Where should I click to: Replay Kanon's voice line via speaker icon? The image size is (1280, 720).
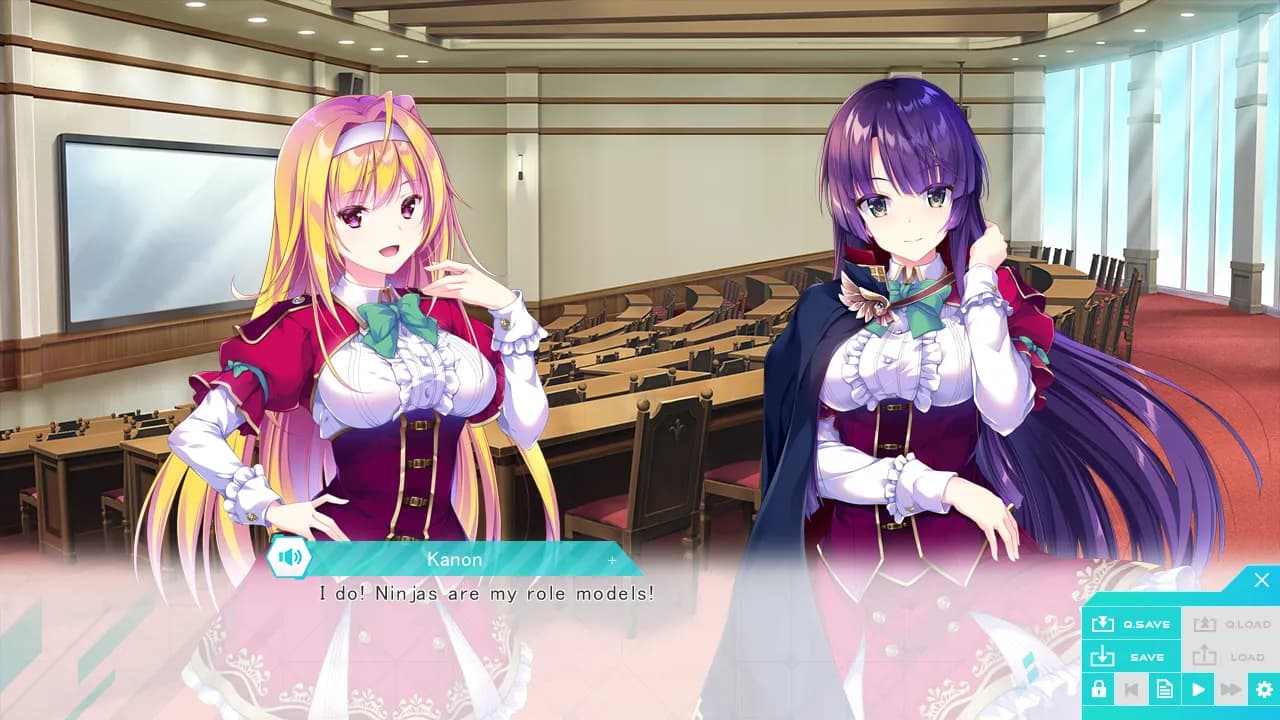(x=290, y=558)
